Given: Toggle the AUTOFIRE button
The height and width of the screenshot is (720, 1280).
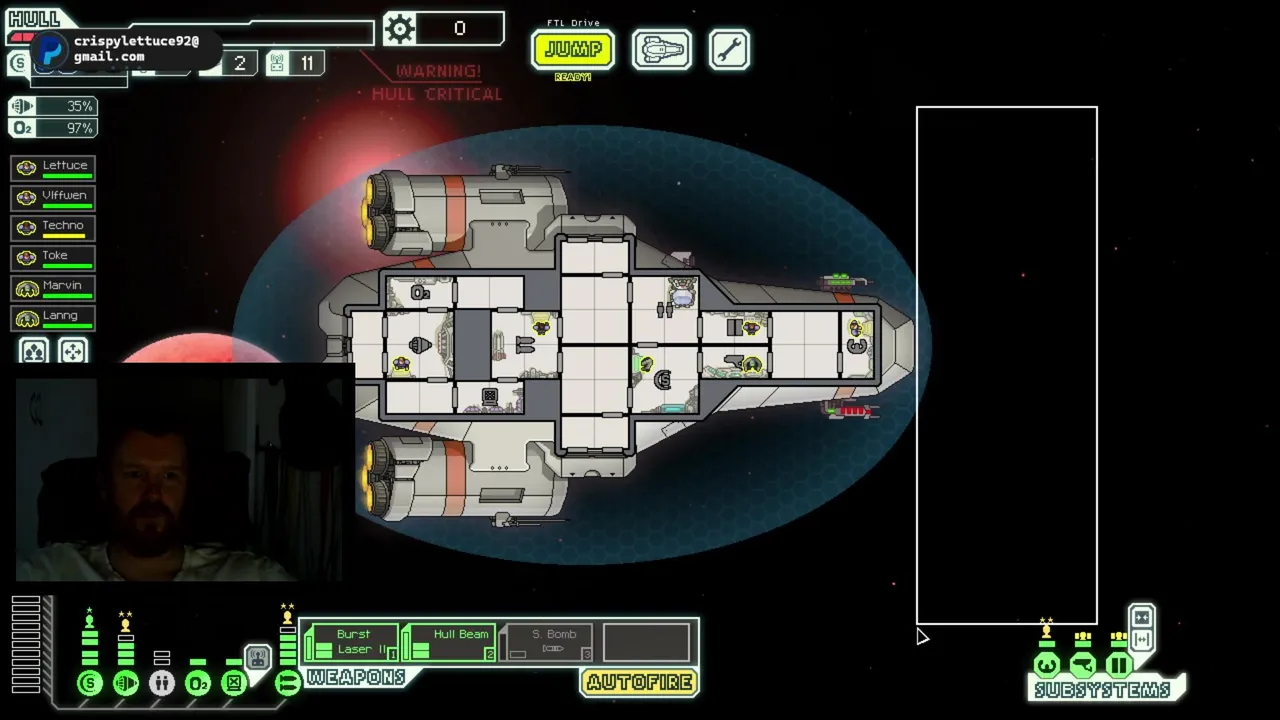Looking at the screenshot, I should pyautogui.click(x=640, y=683).
